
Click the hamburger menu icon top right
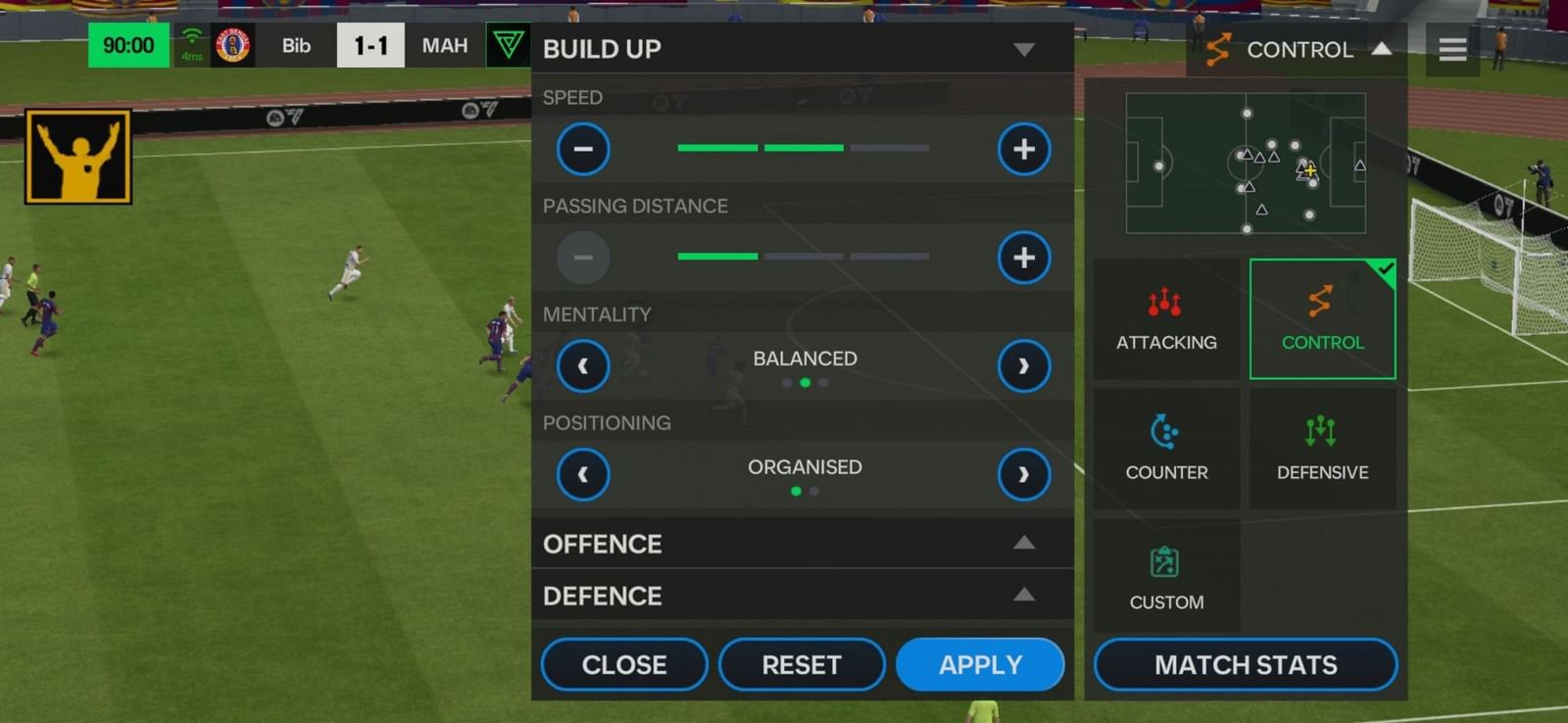click(1451, 49)
